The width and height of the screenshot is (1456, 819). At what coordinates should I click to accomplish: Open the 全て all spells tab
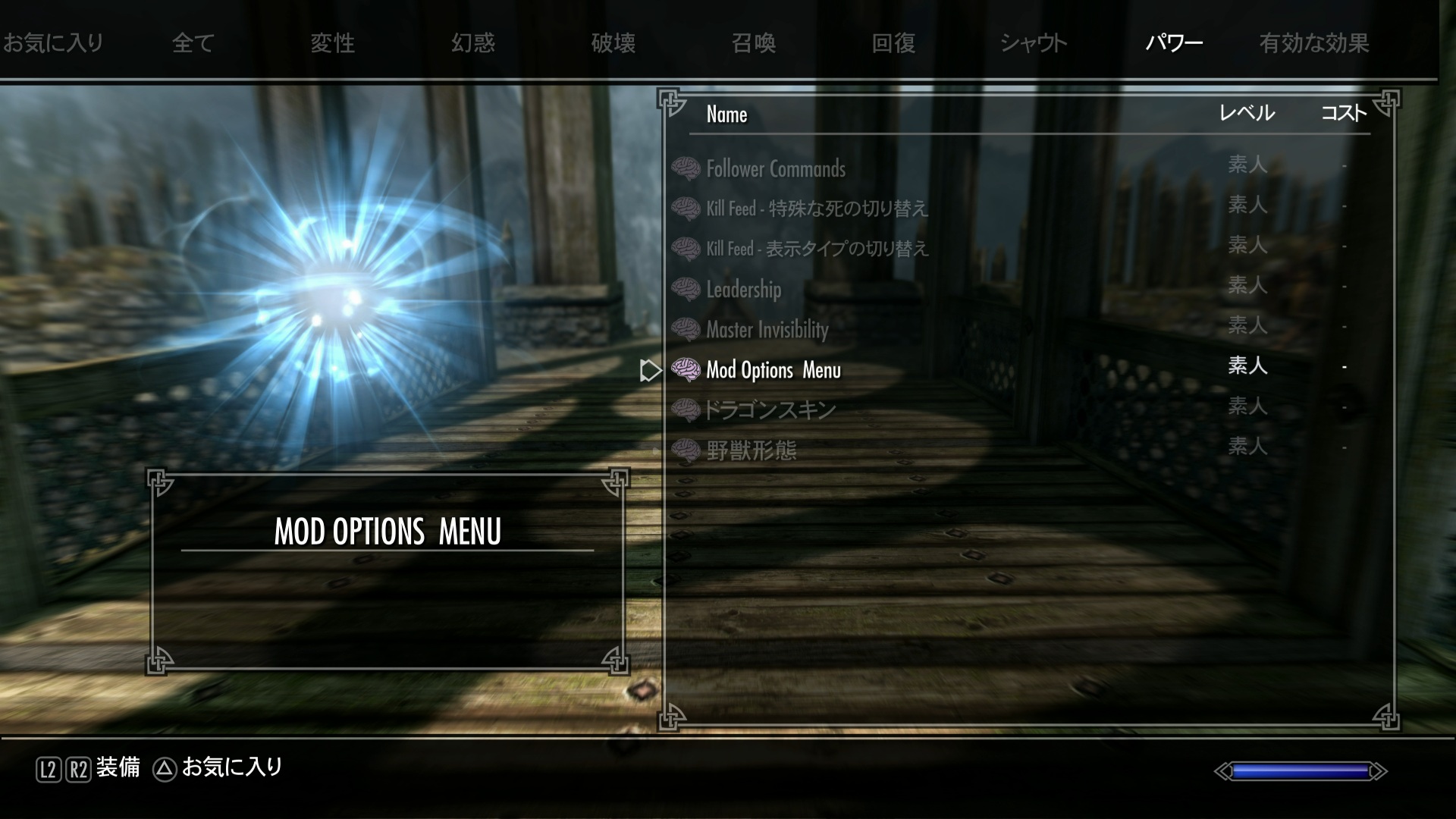(x=193, y=43)
